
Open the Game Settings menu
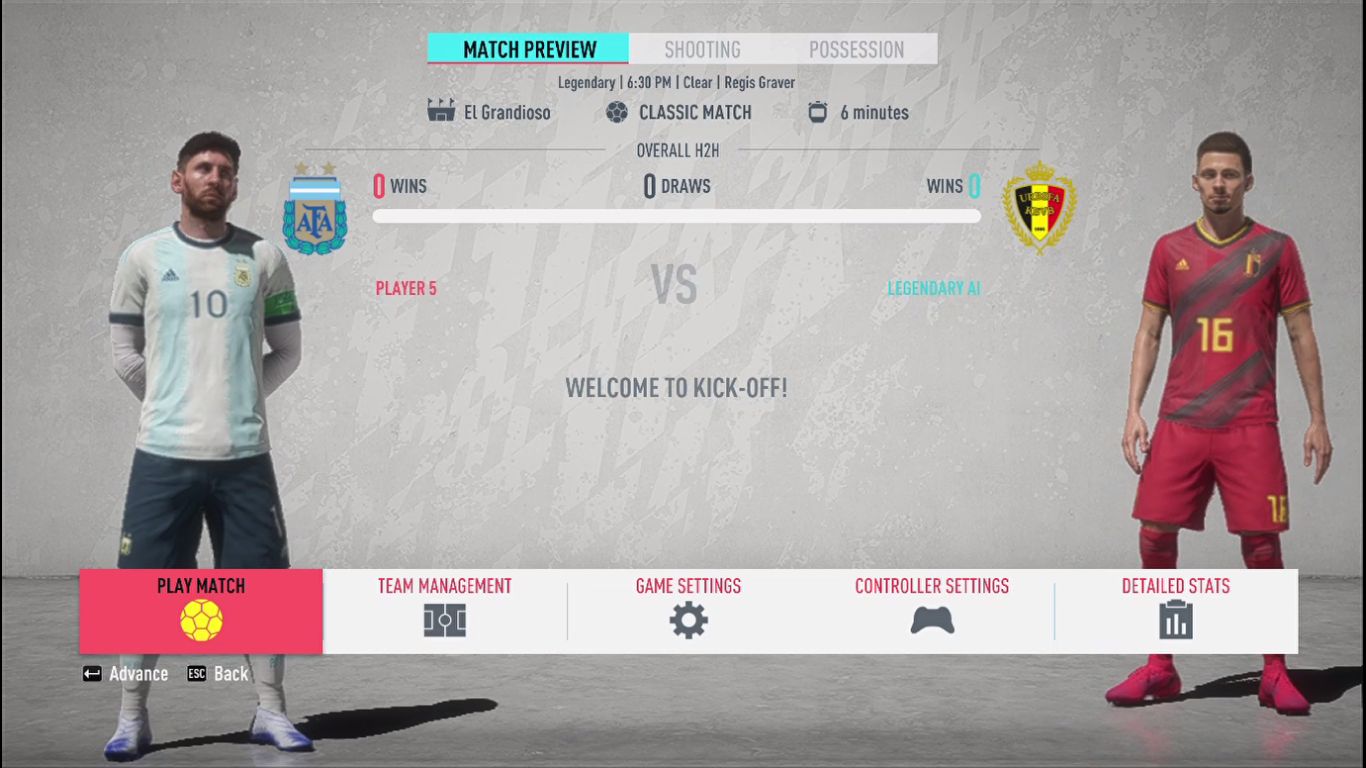(688, 610)
